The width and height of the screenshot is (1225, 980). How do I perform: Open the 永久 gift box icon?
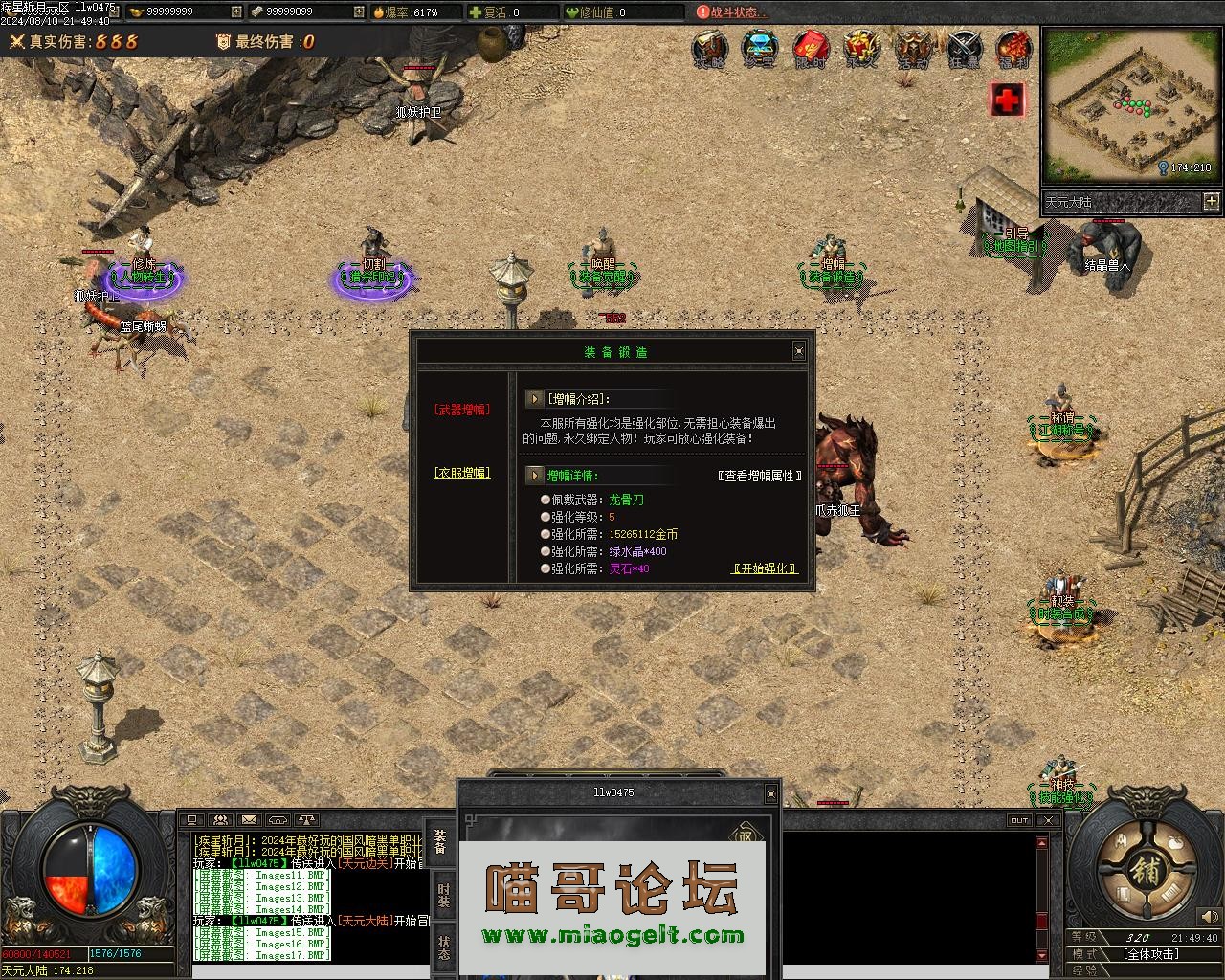coord(861,49)
